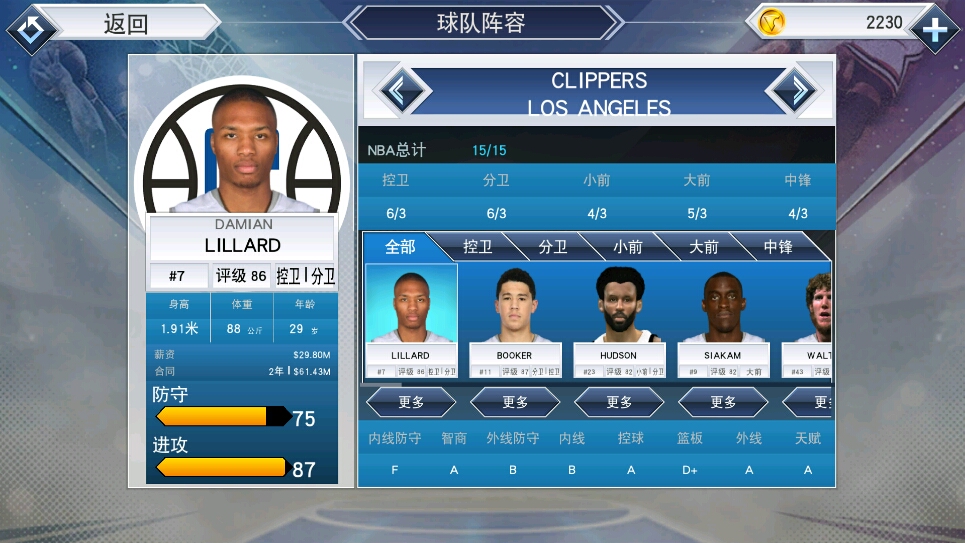Show the 小前 tab
The width and height of the screenshot is (965, 543).
tap(627, 246)
